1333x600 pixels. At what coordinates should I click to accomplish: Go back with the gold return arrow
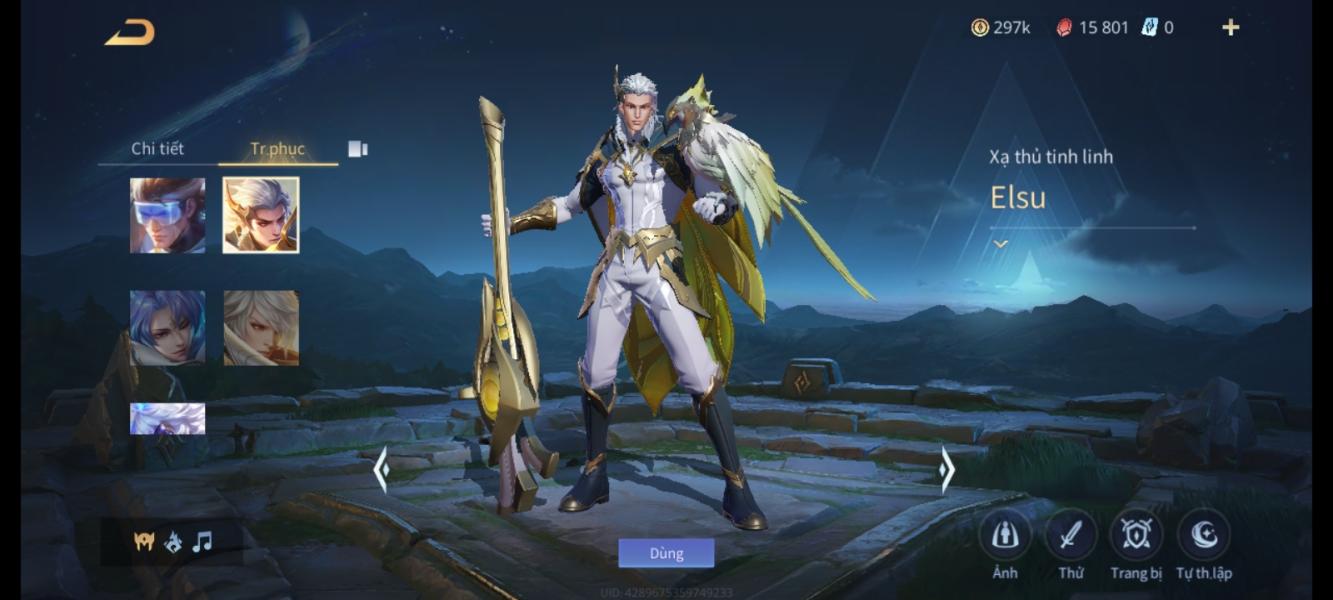tap(130, 33)
